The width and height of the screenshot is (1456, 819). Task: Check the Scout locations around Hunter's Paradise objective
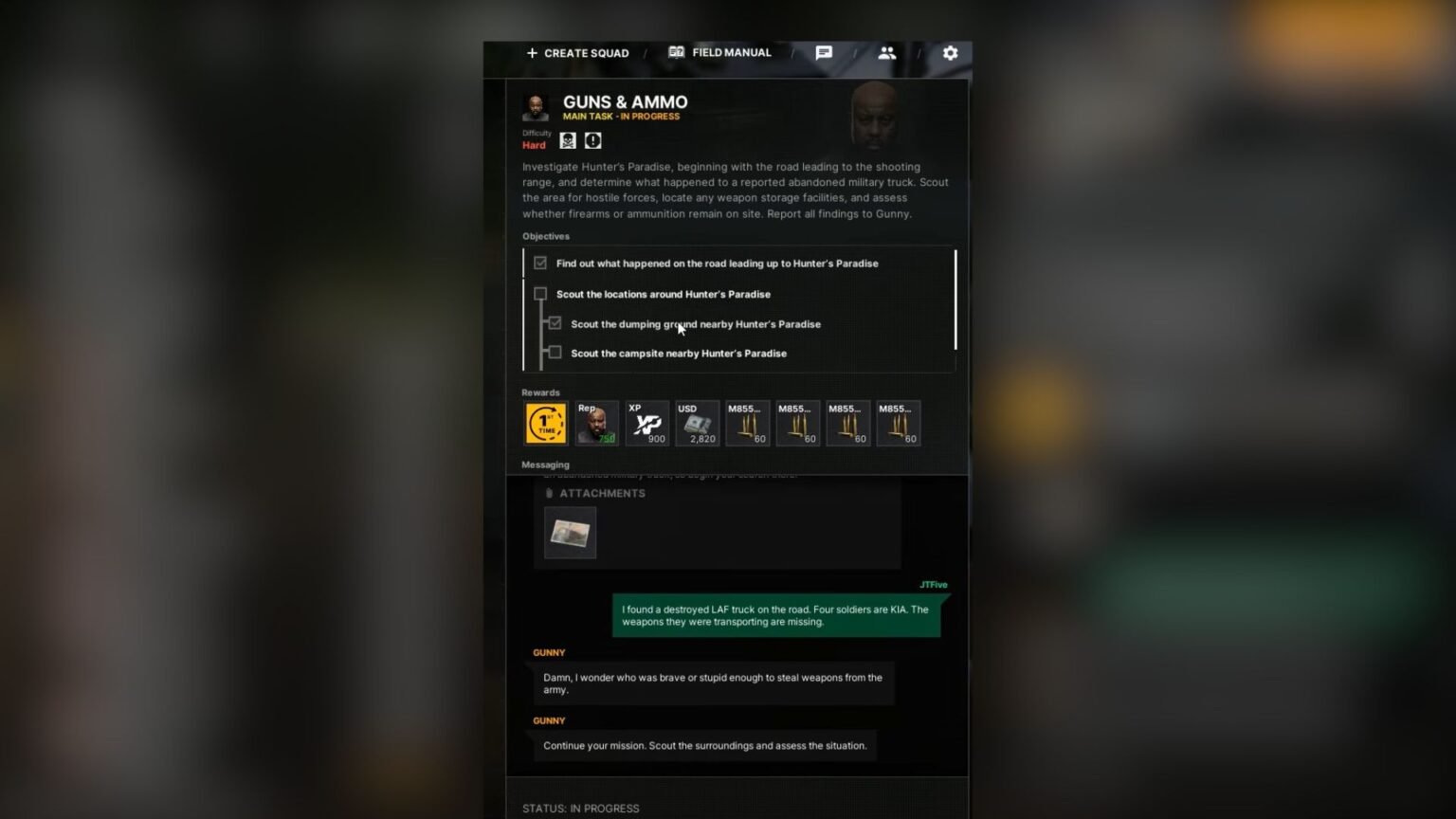tap(540, 294)
